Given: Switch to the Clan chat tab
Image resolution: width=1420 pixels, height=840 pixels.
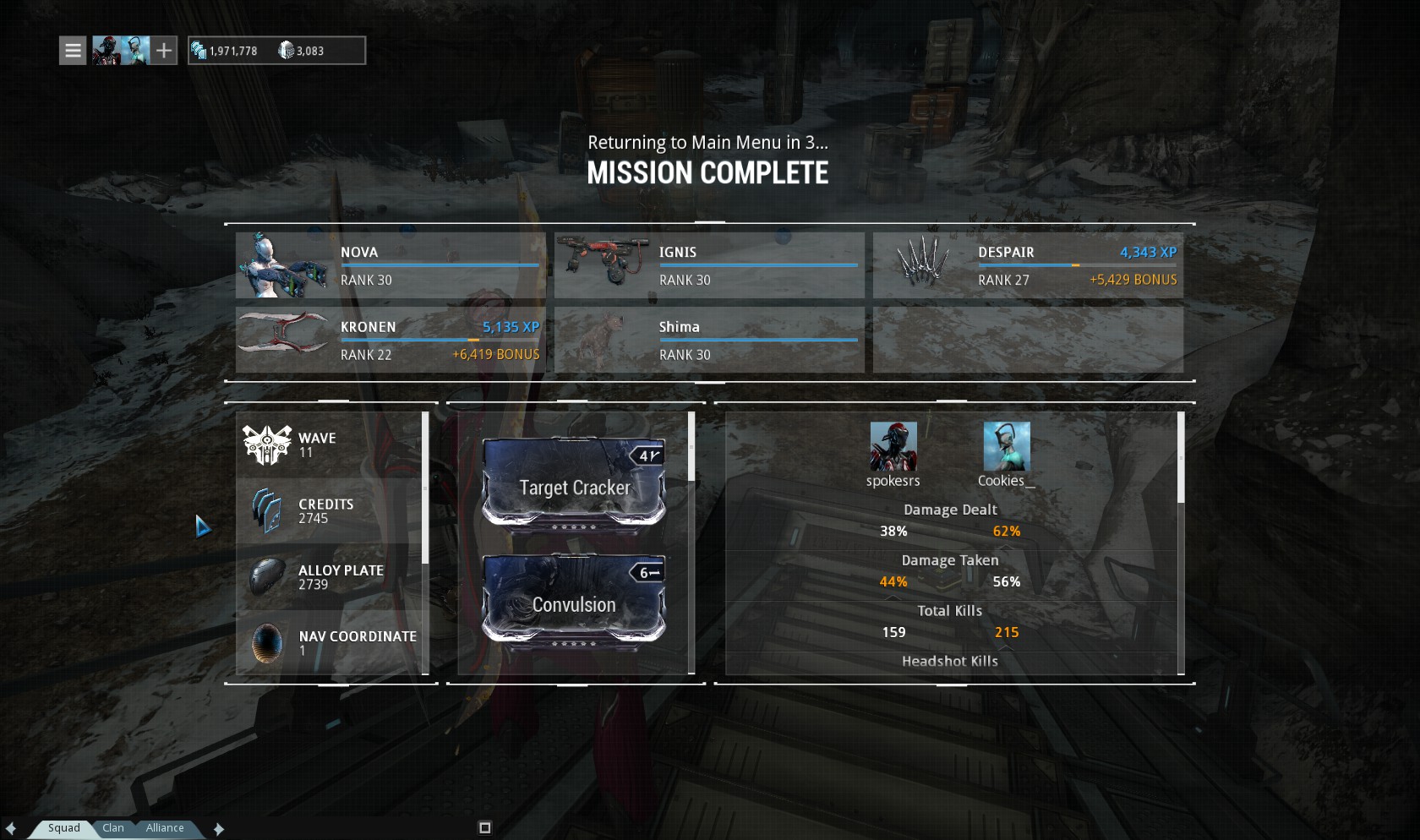Looking at the screenshot, I should point(113,828).
